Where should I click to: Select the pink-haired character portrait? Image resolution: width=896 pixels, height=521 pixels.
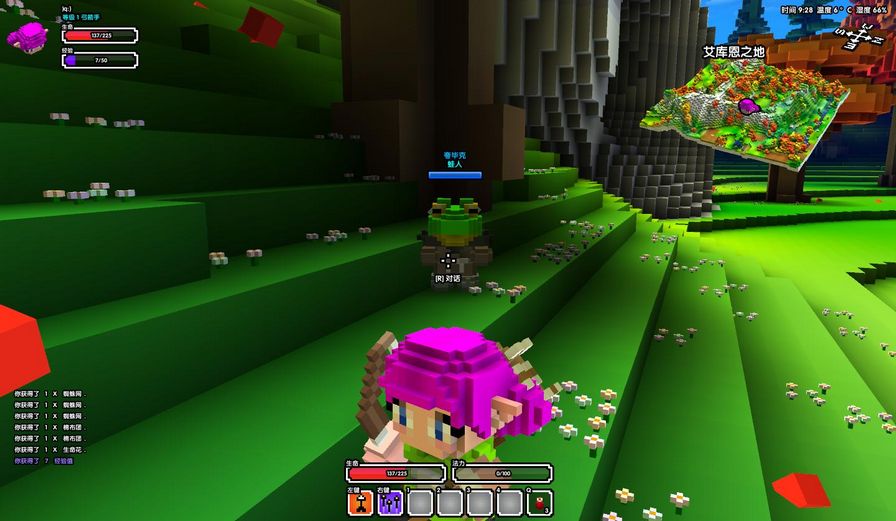tap(27, 36)
